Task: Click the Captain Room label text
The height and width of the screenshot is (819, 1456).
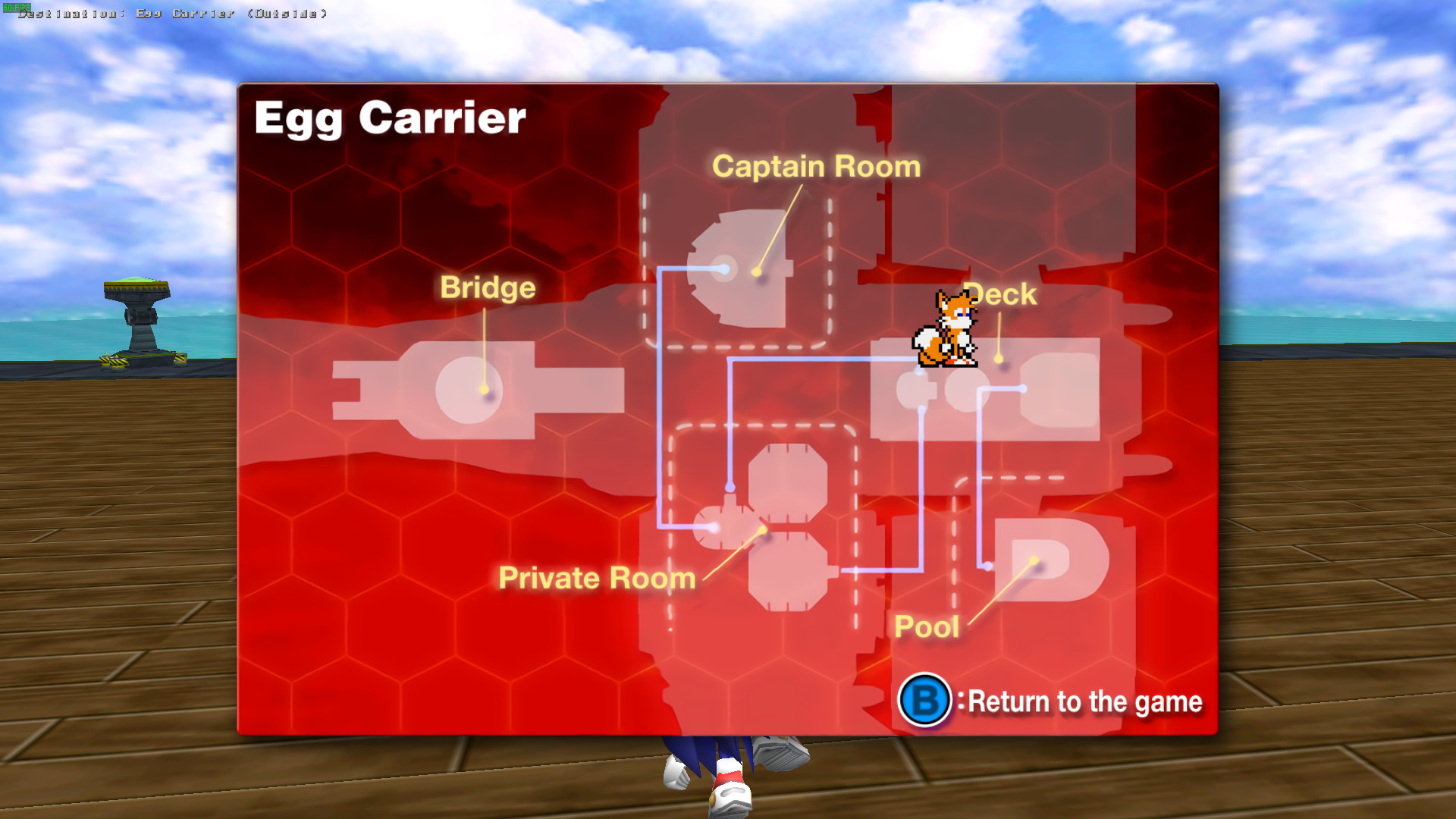Action: pos(815,166)
